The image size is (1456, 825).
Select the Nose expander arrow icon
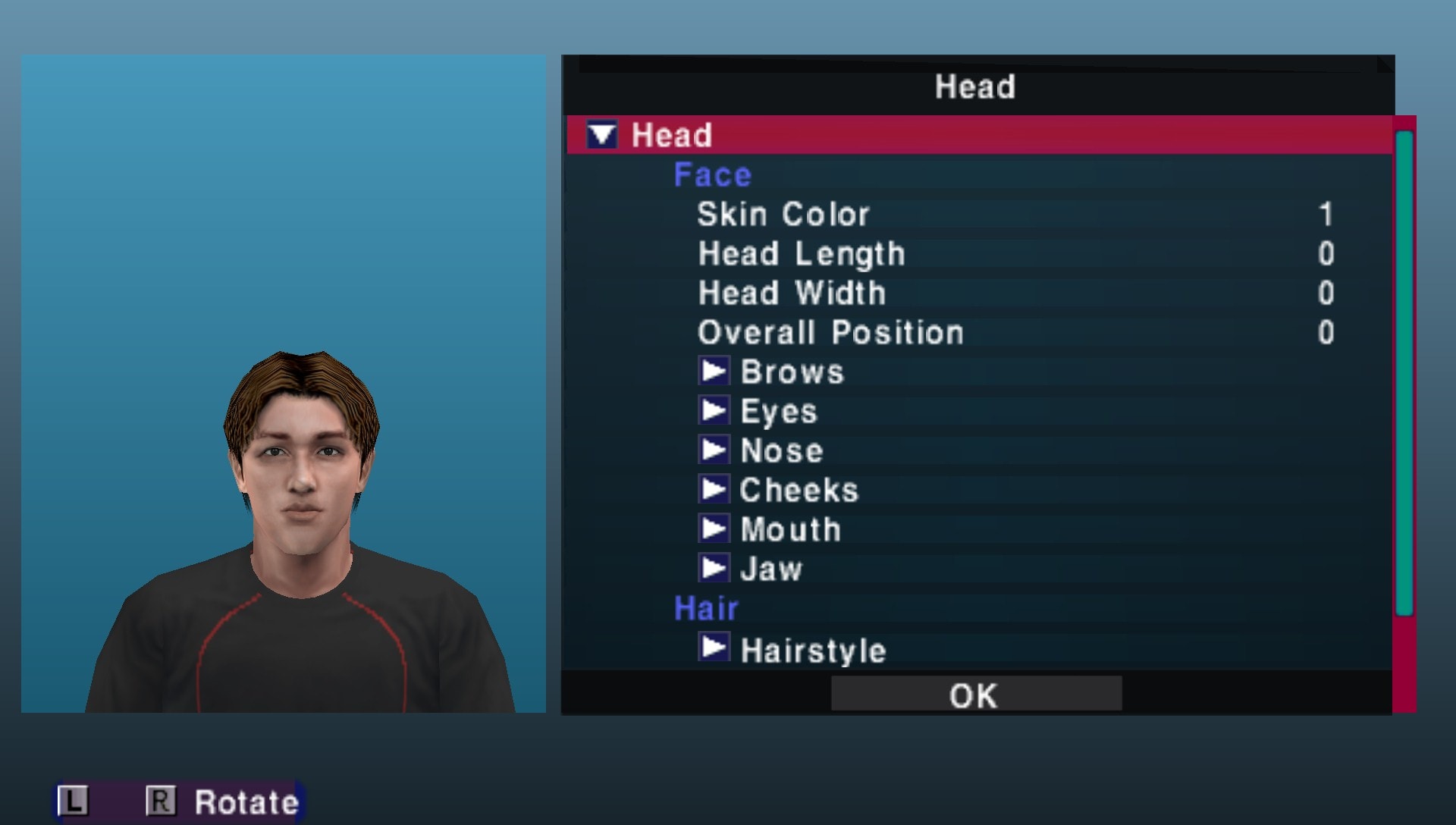pos(714,450)
